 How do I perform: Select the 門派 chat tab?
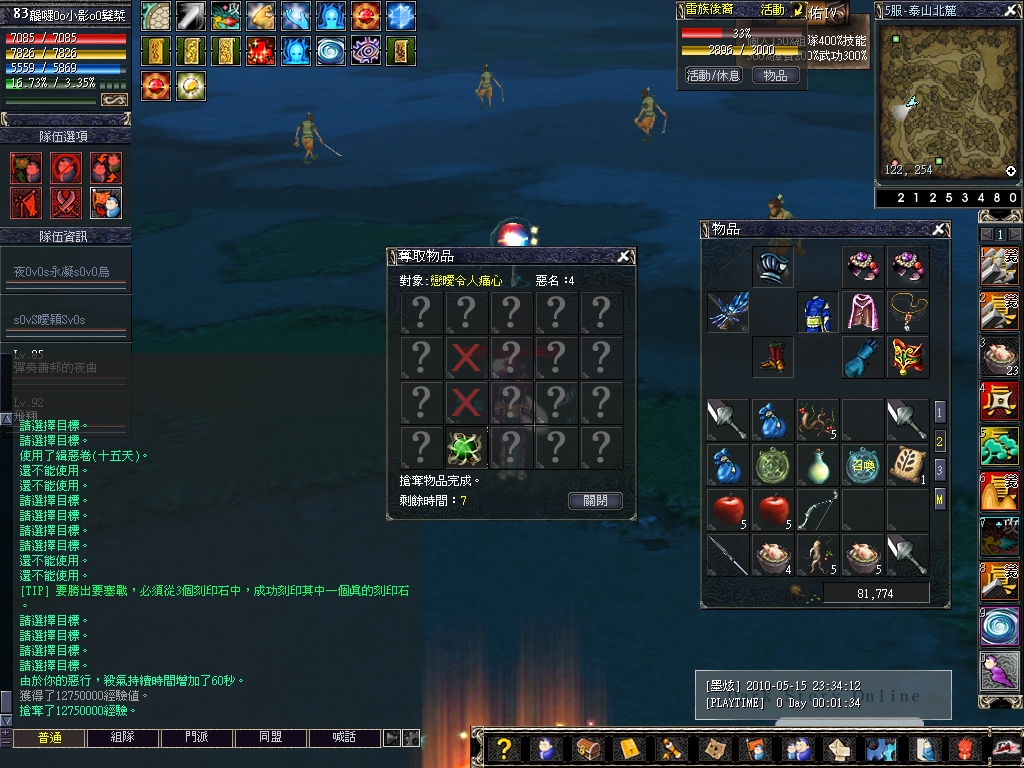[197, 738]
